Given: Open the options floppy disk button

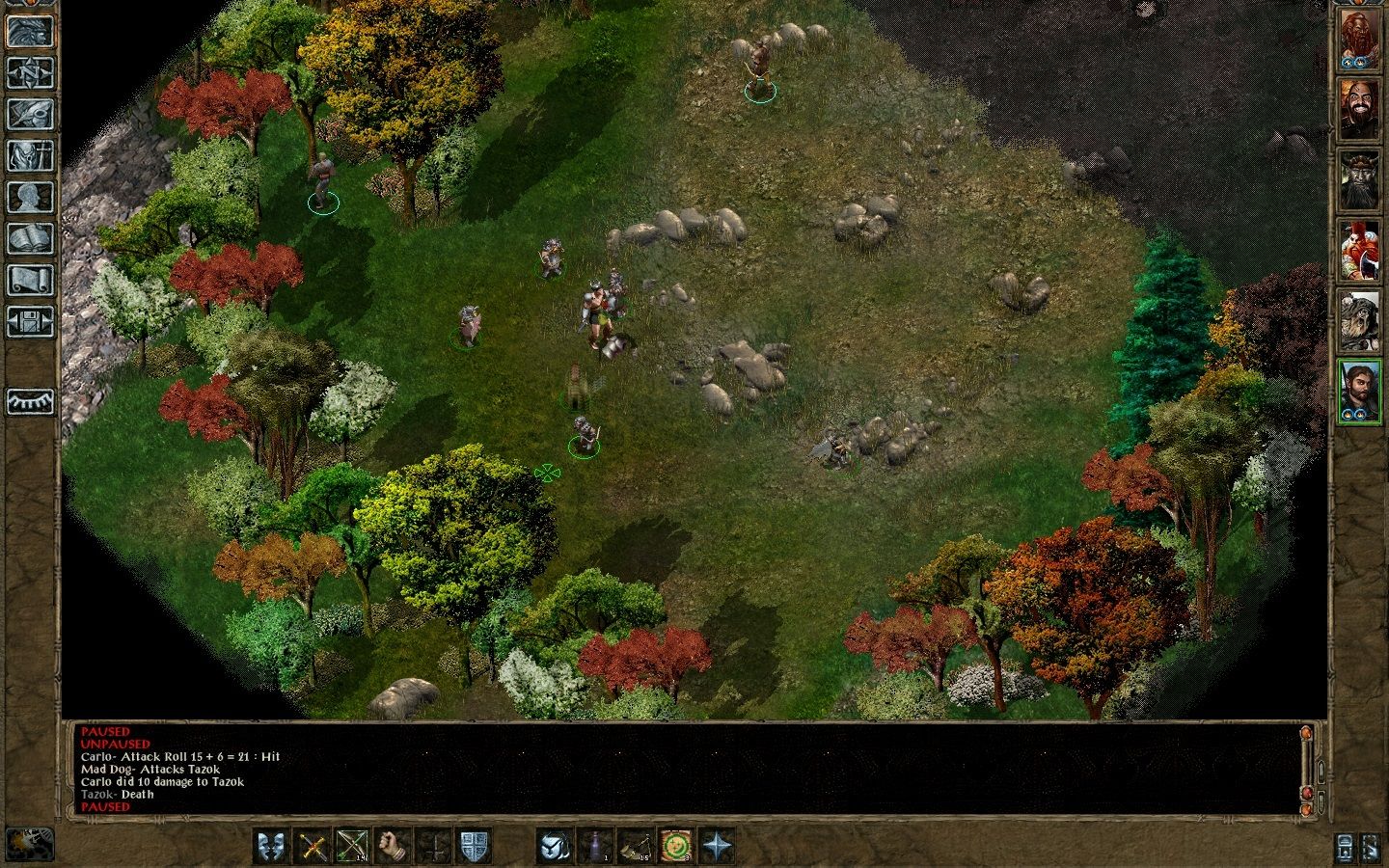Looking at the screenshot, I should 30,322.
